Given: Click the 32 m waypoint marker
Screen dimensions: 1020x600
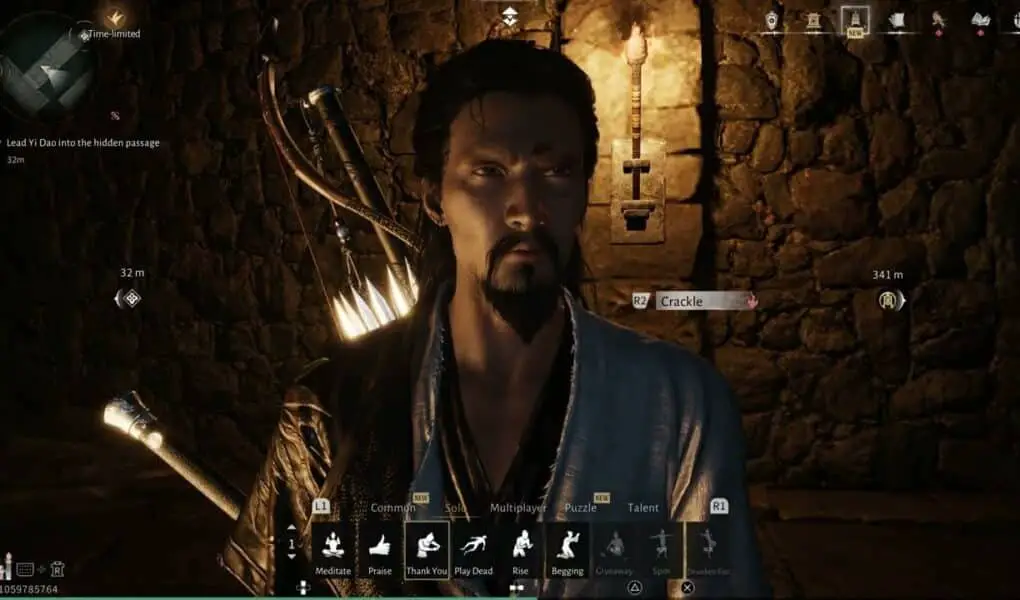Looking at the screenshot, I should [128, 297].
